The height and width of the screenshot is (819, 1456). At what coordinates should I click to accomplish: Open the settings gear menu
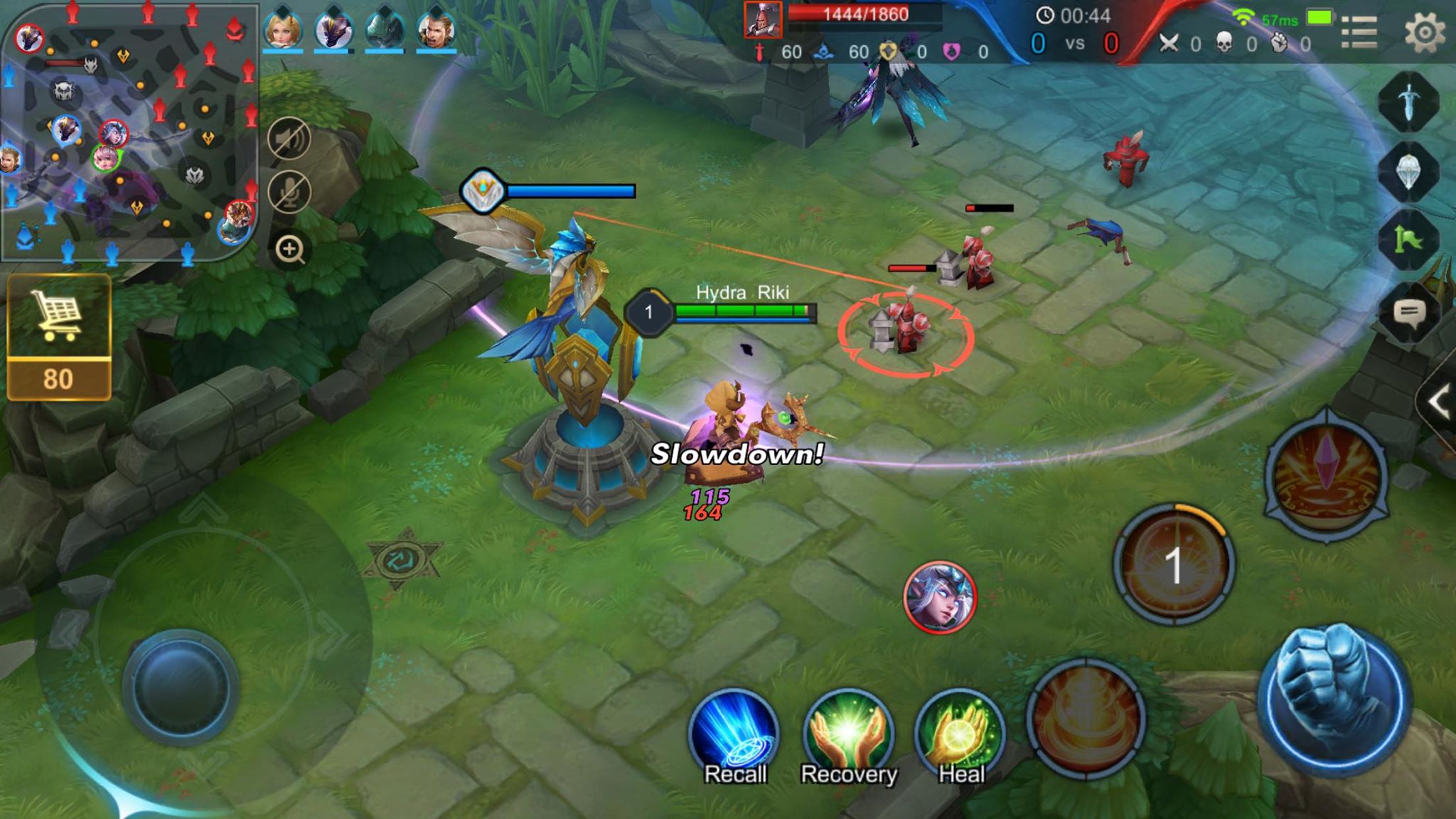pos(1425,32)
